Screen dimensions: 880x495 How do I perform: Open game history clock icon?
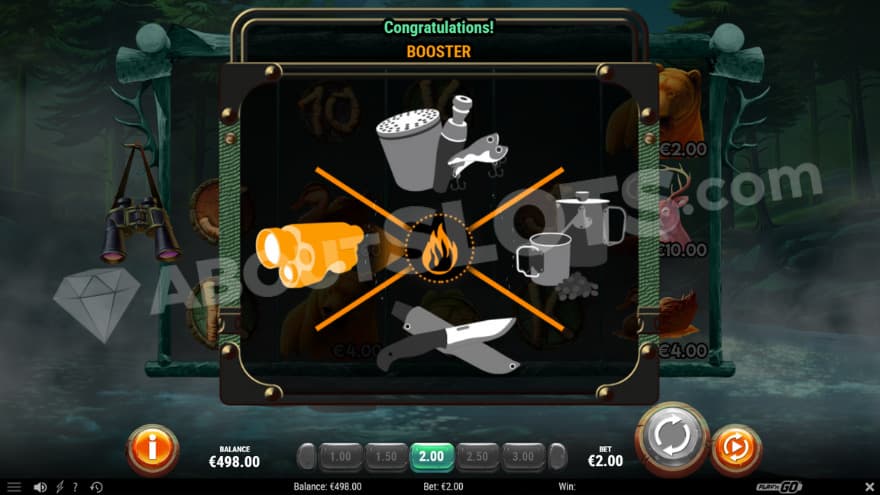click(96, 487)
